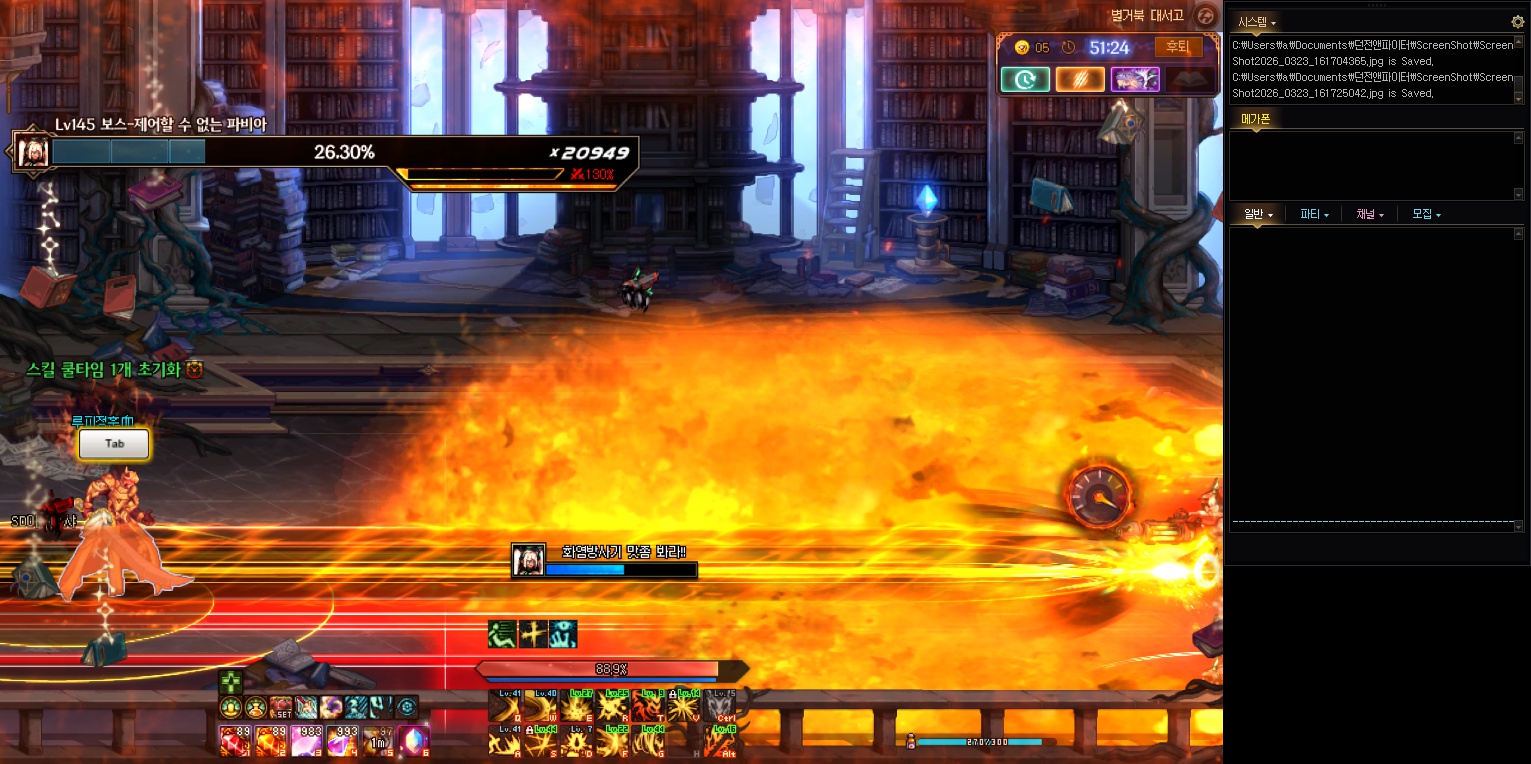Activate the orange claw slash icon
The height and width of the screenshot is (764, 1531).
(x=1080, y=79)
